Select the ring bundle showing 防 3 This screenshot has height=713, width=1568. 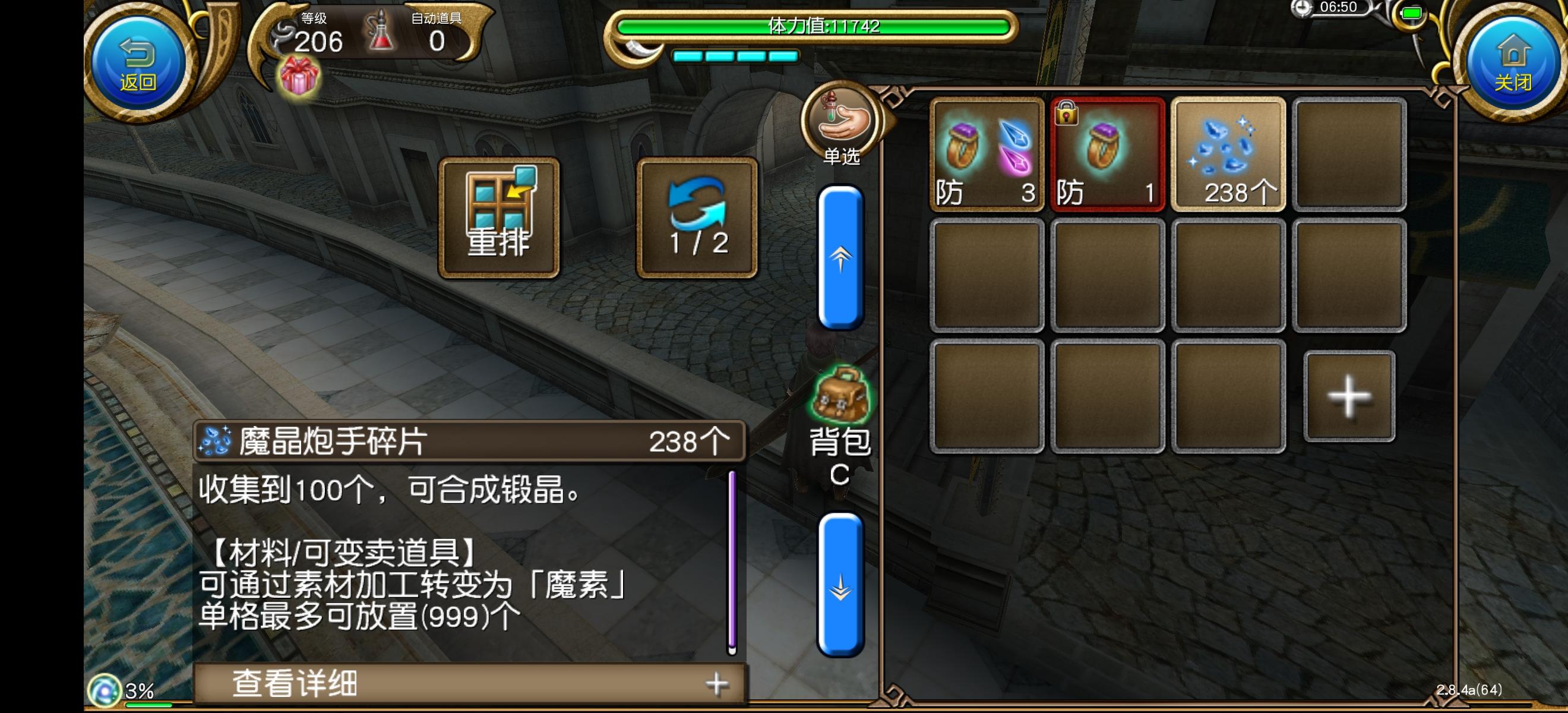[986, 155]
